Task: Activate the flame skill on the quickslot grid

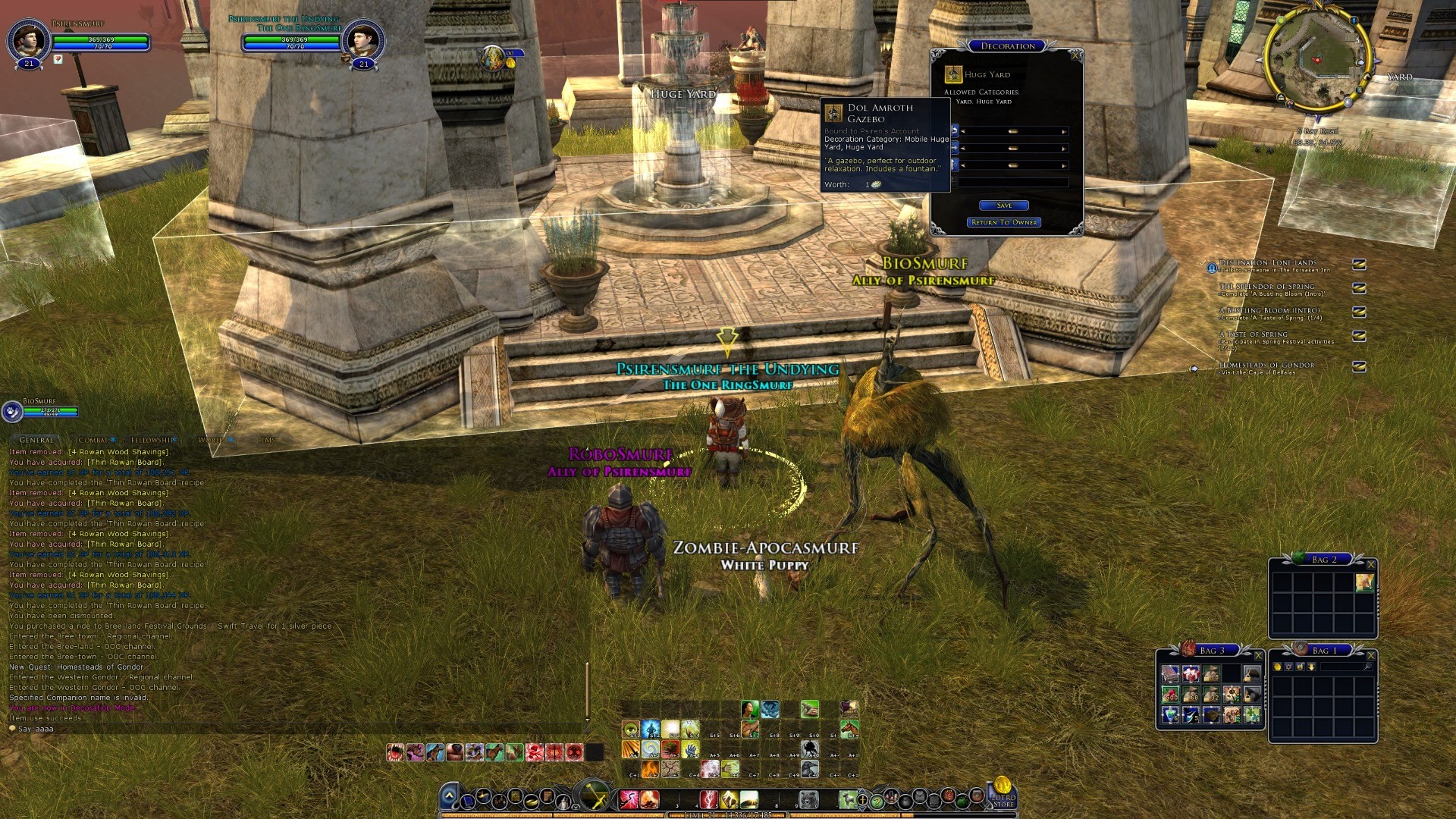Action: pyautogui.click(x=650, y=770)
